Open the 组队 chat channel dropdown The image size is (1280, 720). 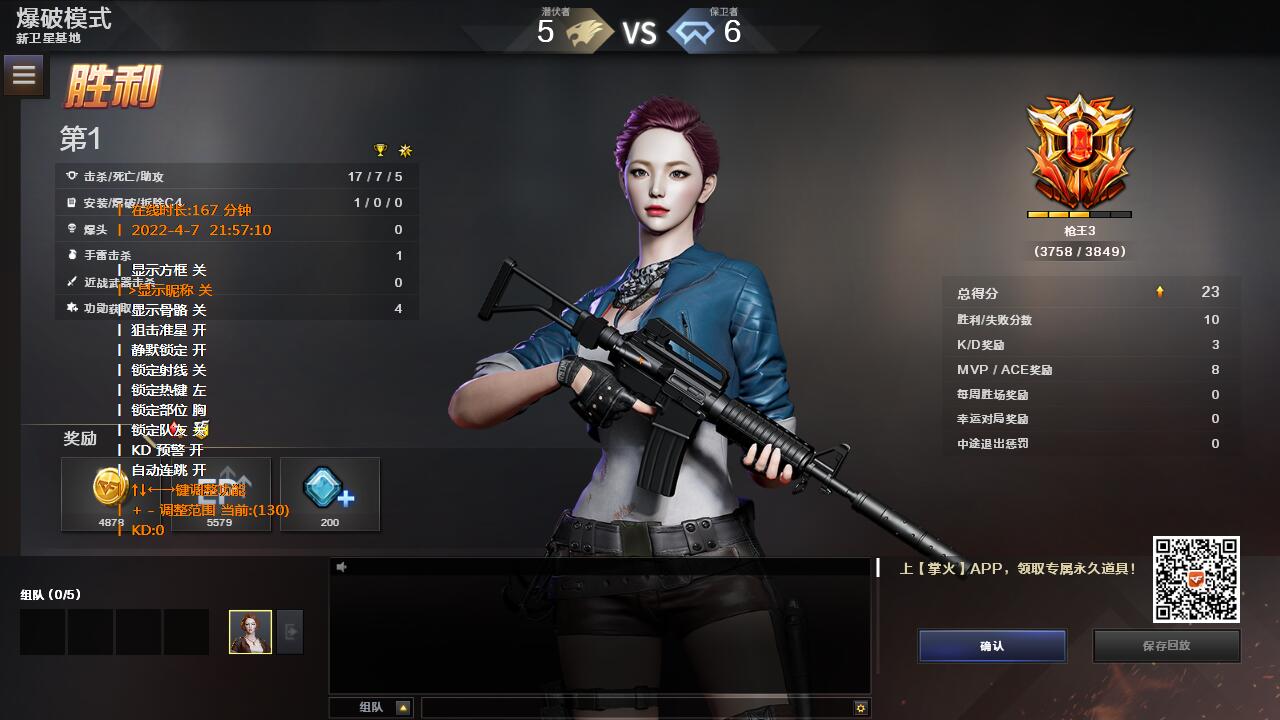(403, 708)
